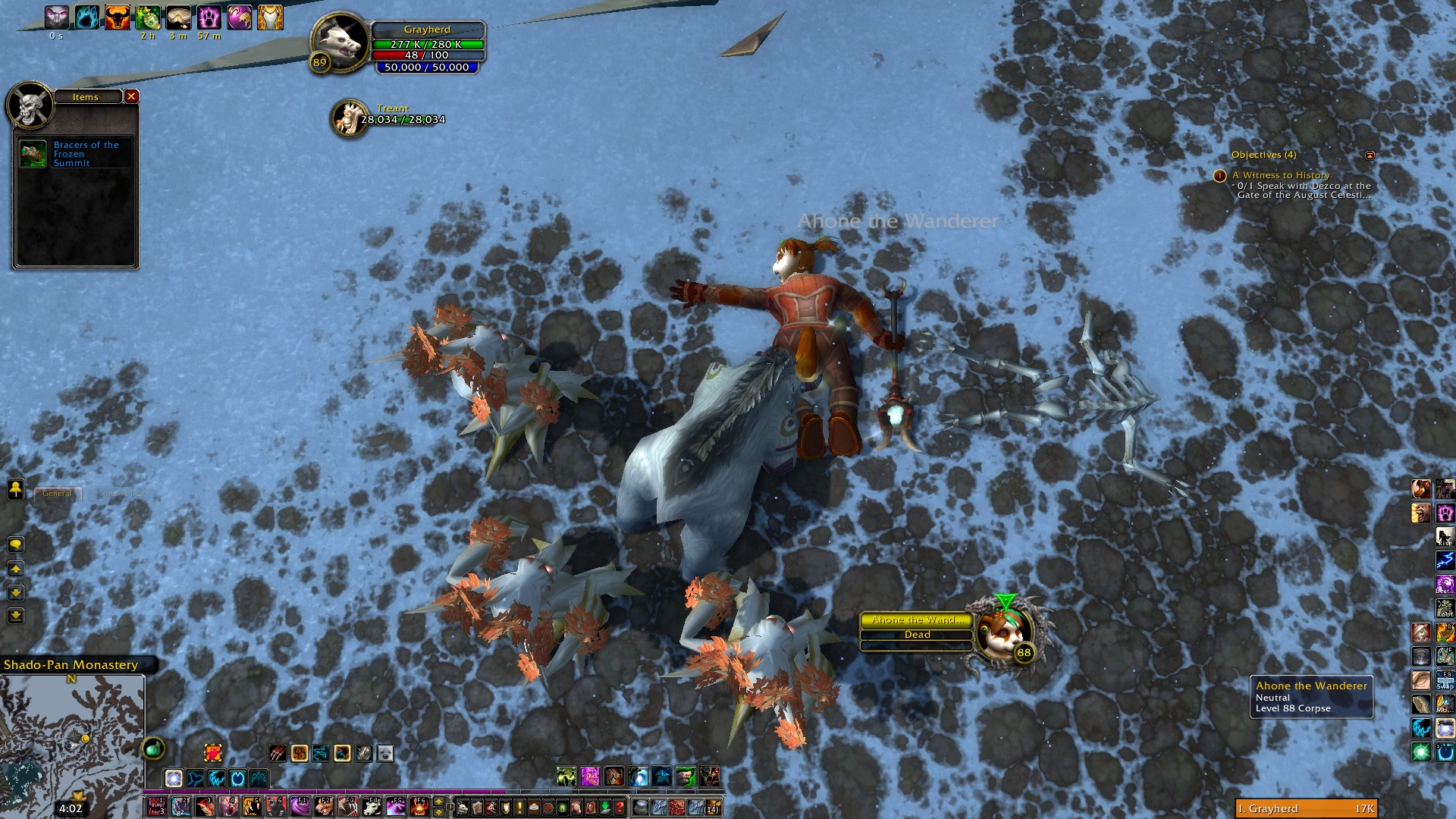
Task: Activate the white seal face pet ability
Action: click(385, 753)
